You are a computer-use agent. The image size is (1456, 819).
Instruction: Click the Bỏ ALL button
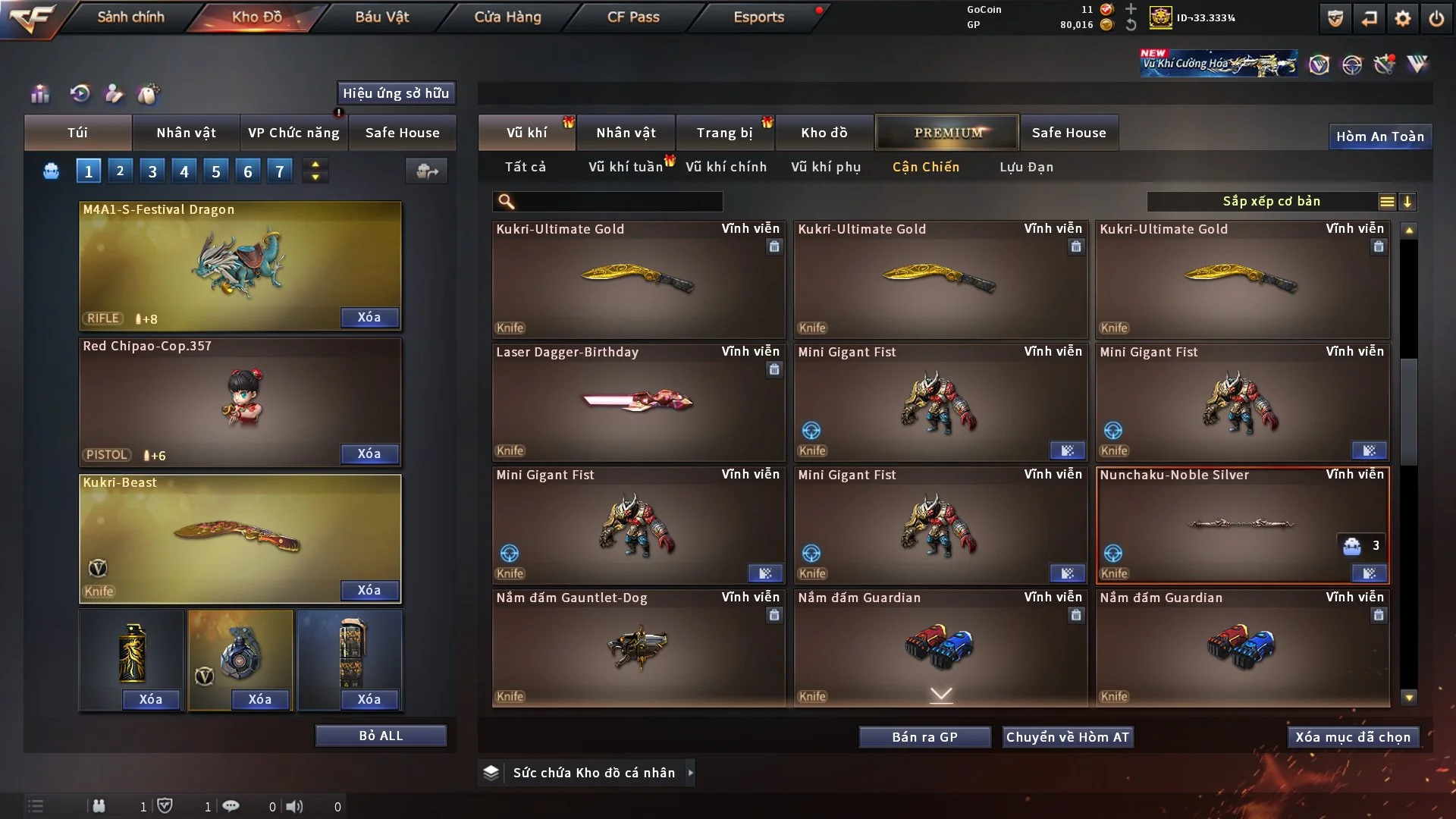pyautogui.click(x=381, y=736)
